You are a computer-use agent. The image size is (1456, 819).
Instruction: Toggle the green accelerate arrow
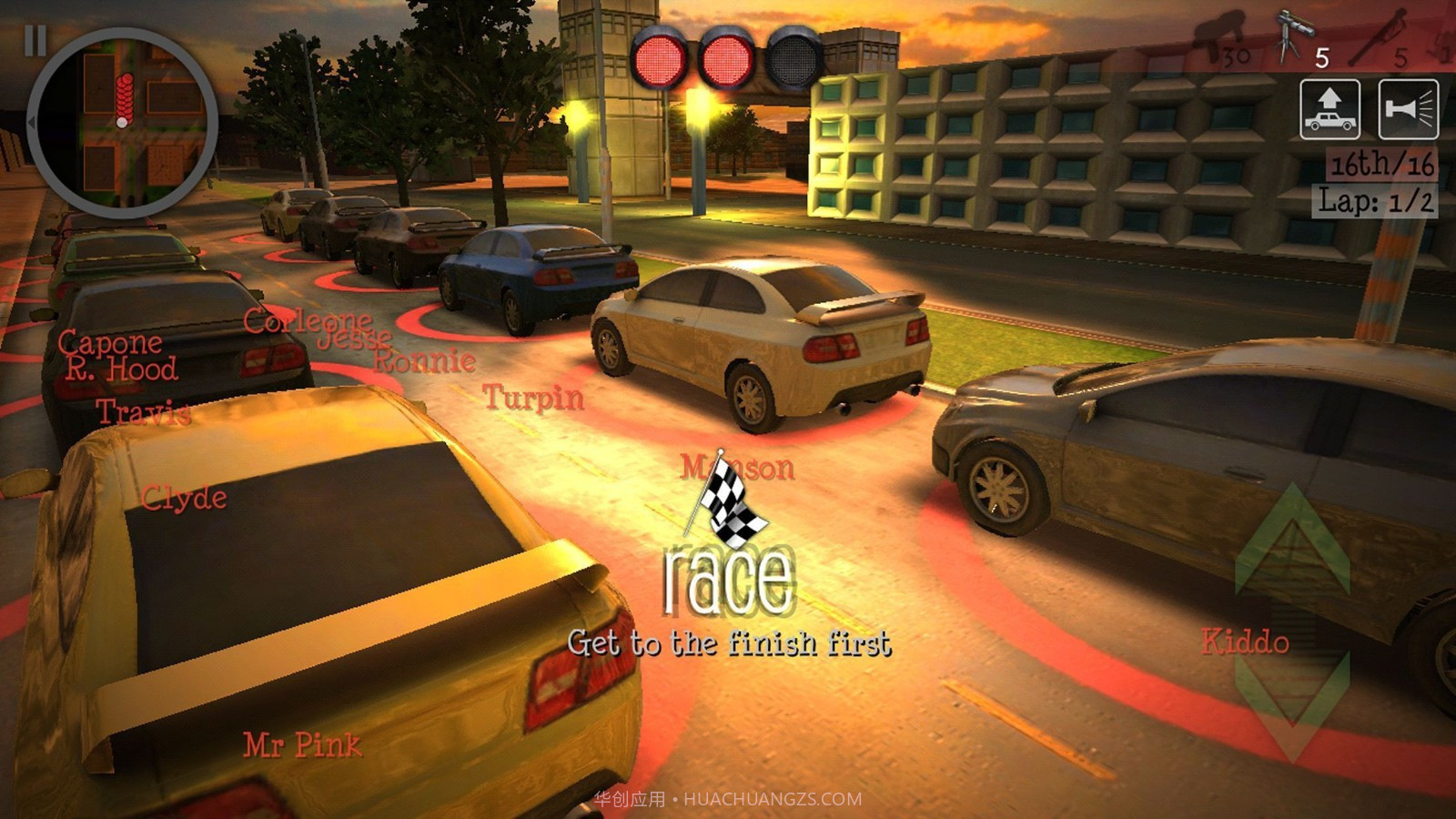[x=1294, y=537]
